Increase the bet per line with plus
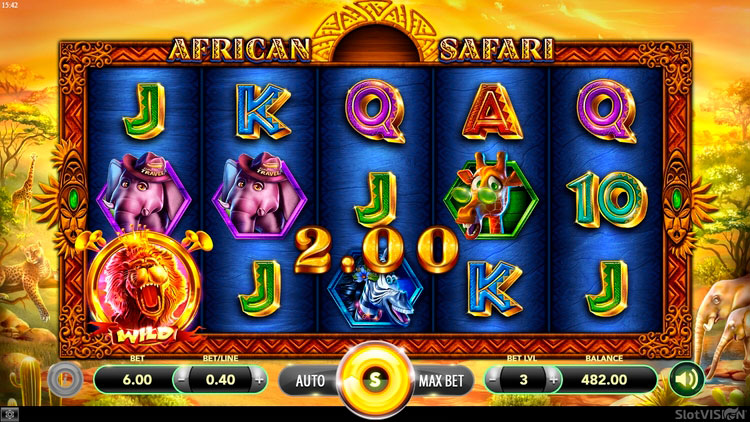750x422 pixels. (x=259, y=380)
